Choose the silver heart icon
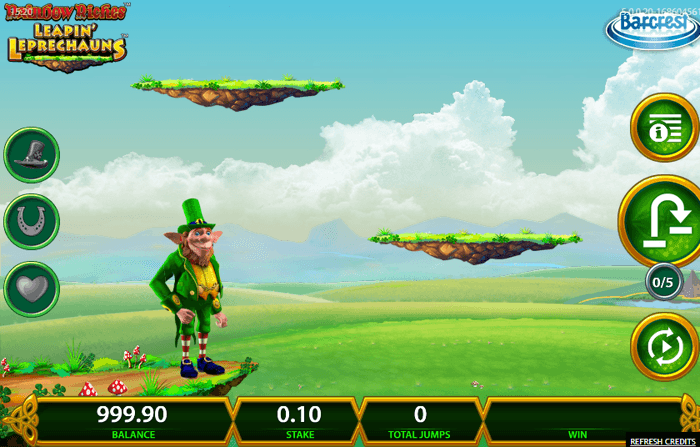 coord(31,289)
